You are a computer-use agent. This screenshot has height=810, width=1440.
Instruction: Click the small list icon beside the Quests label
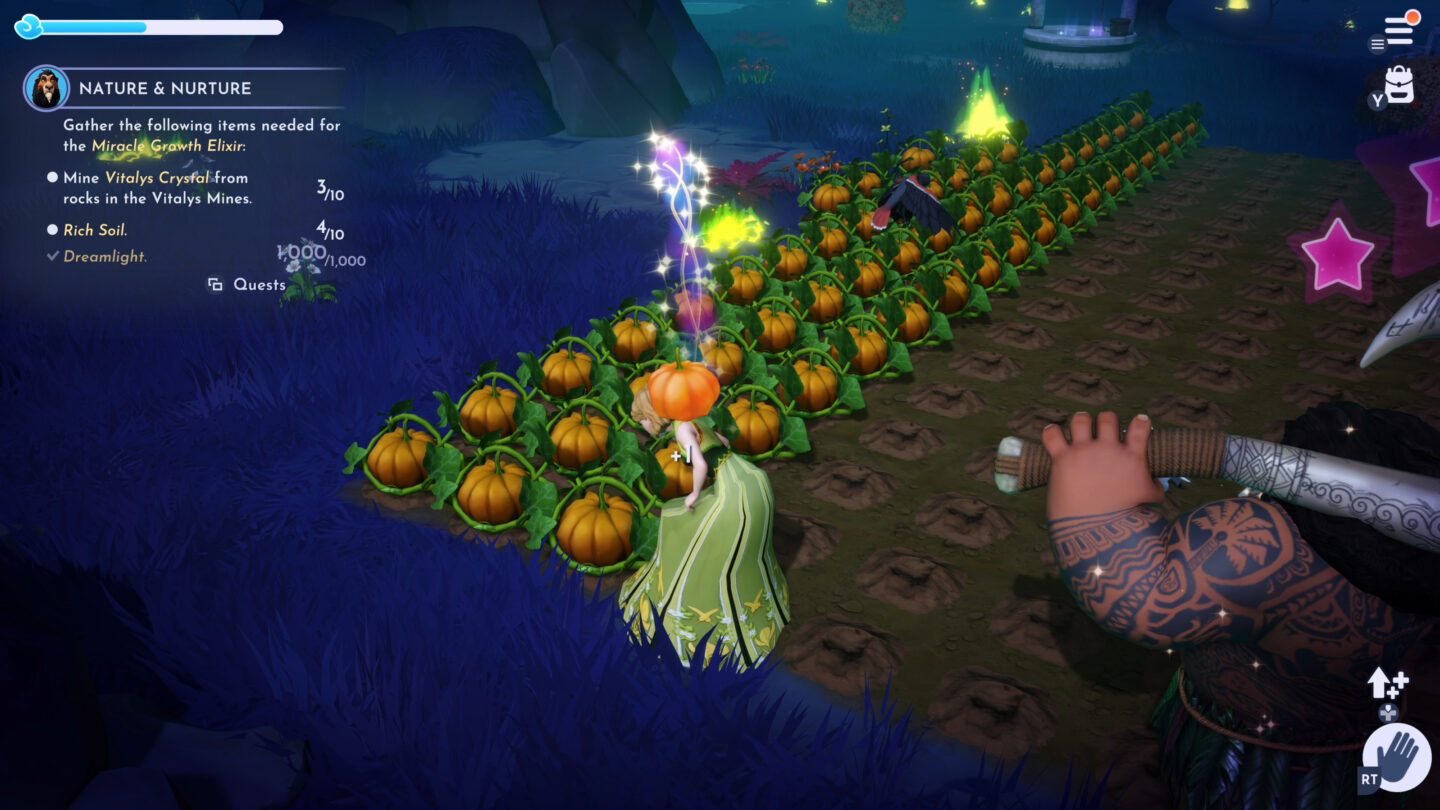(x=214, y=284)
